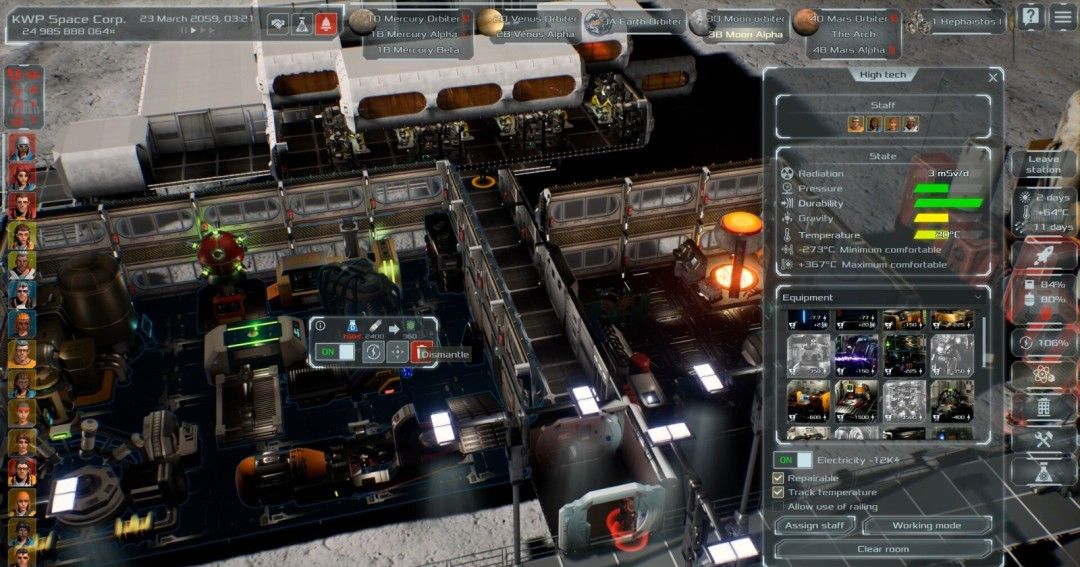Open the help question mark button
The height and width of the screenshot is (567, 1080).
1031,16
